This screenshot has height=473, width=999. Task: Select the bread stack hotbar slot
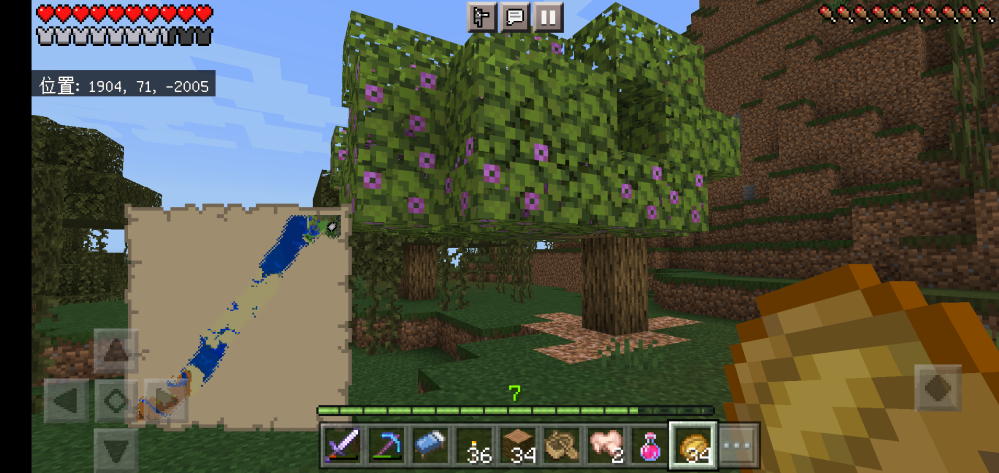[x=693, y=444]
